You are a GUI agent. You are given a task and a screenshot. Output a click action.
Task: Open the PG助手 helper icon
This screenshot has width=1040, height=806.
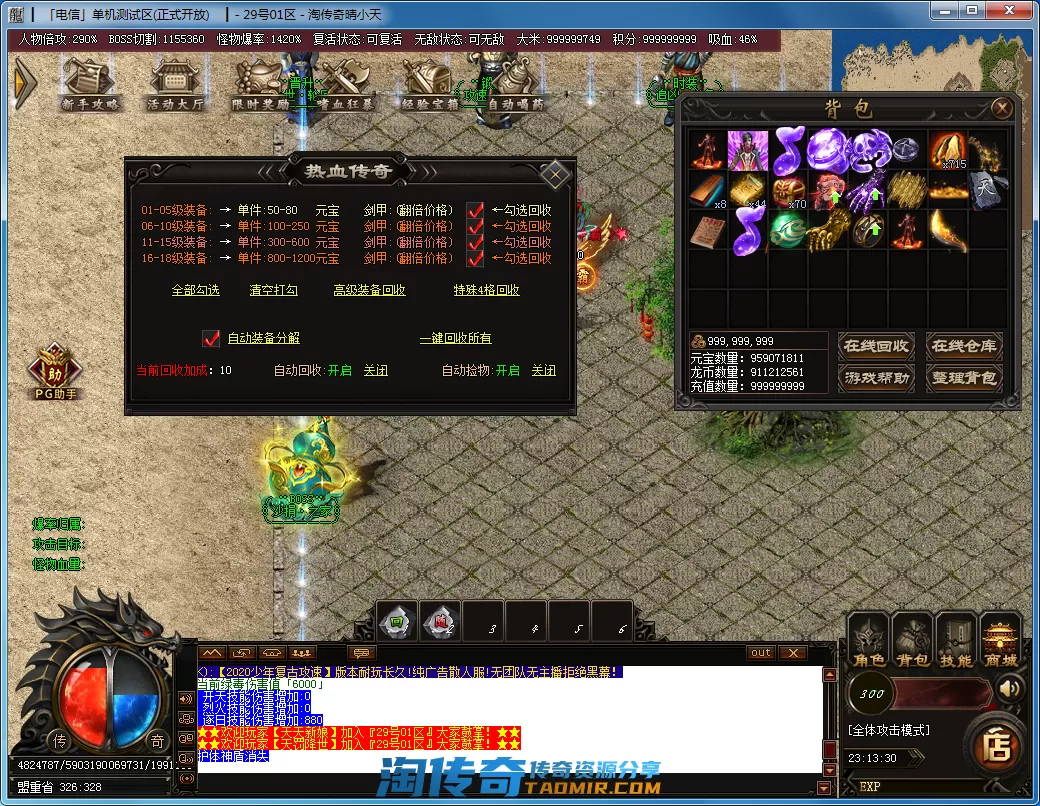pyautogui.click(x=53, y=372)
